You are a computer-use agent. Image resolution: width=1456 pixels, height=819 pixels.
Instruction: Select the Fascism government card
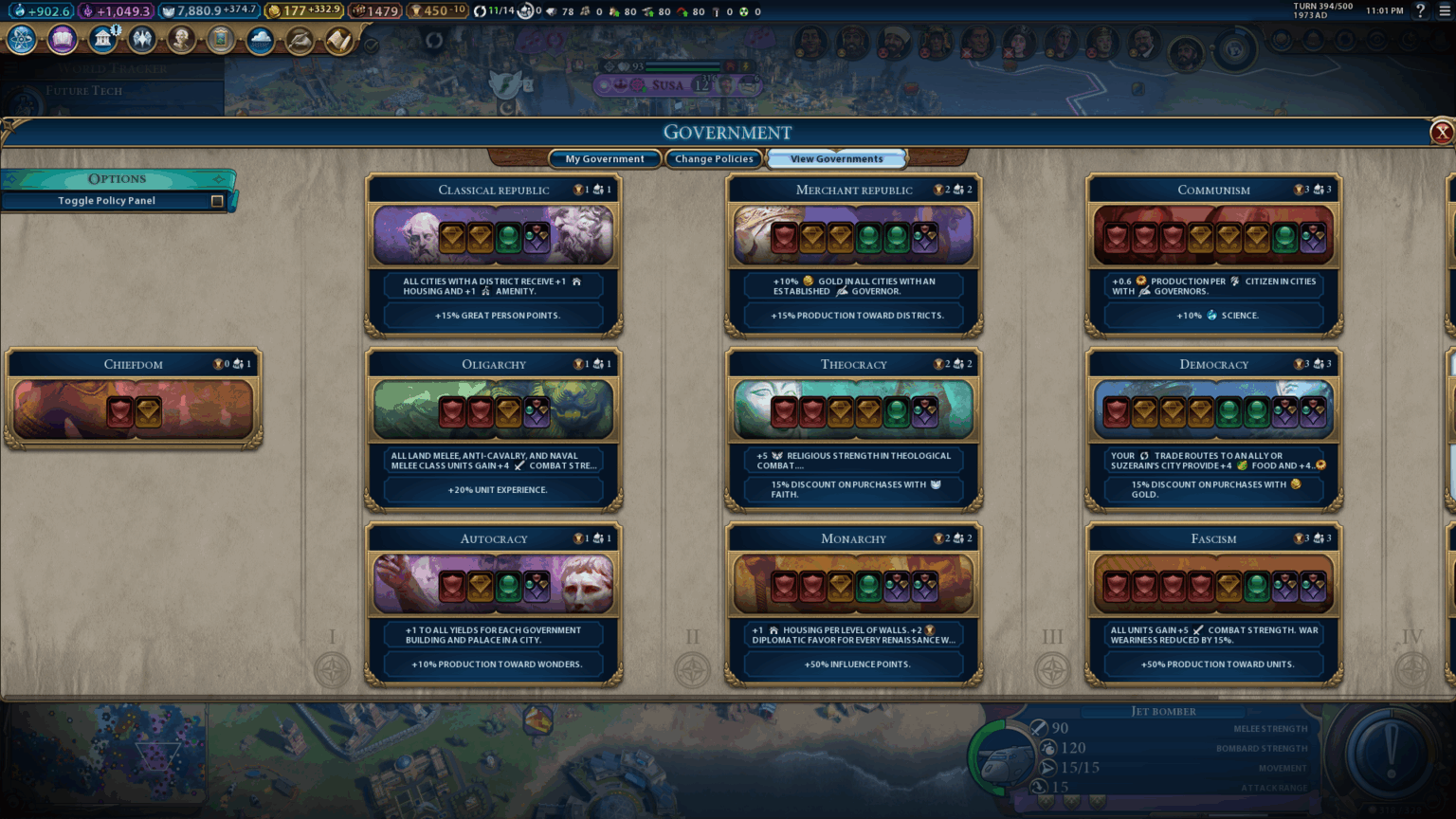(x=1213, y=602)
